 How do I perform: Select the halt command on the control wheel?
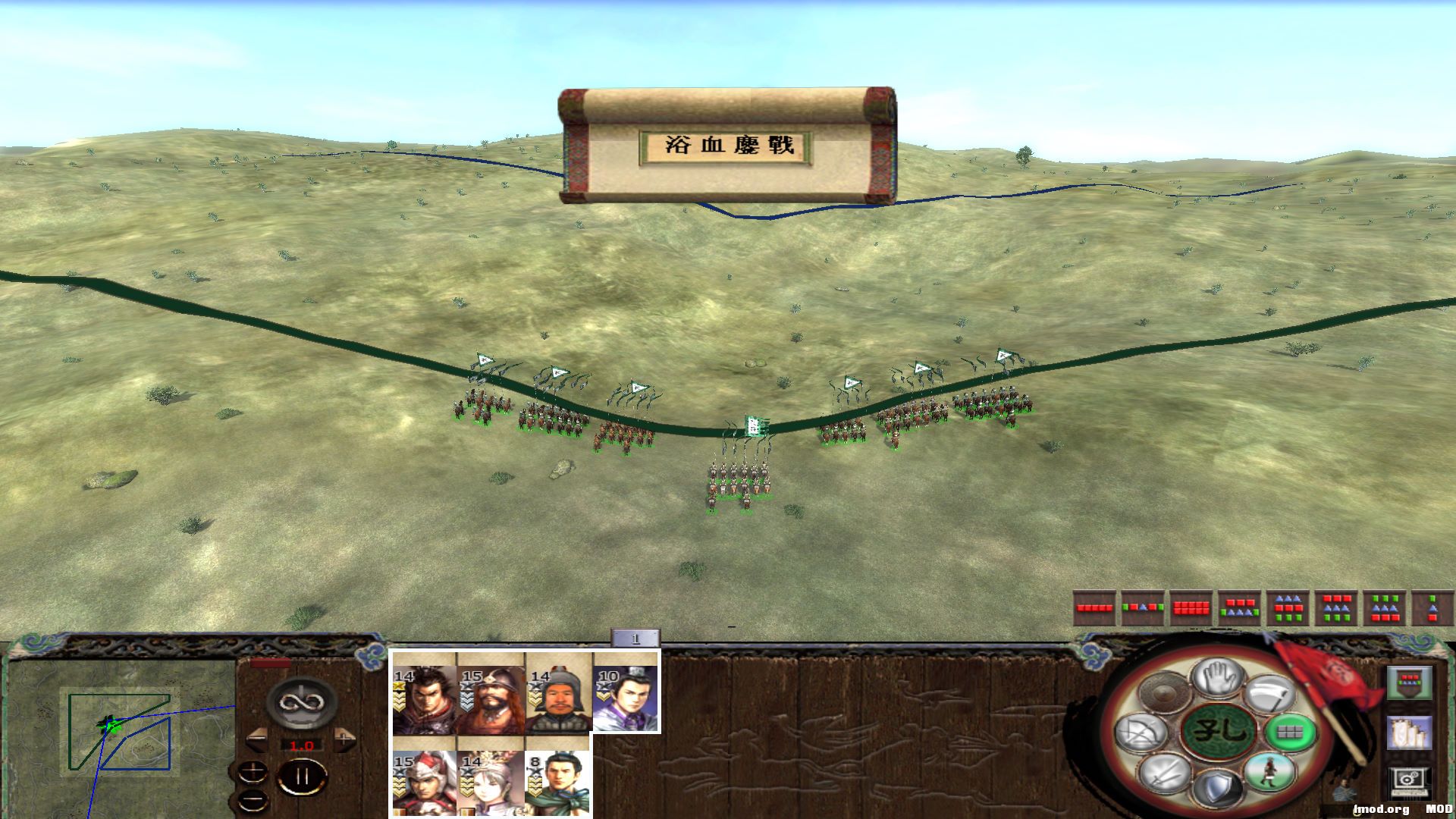(x=1220, y=677)
